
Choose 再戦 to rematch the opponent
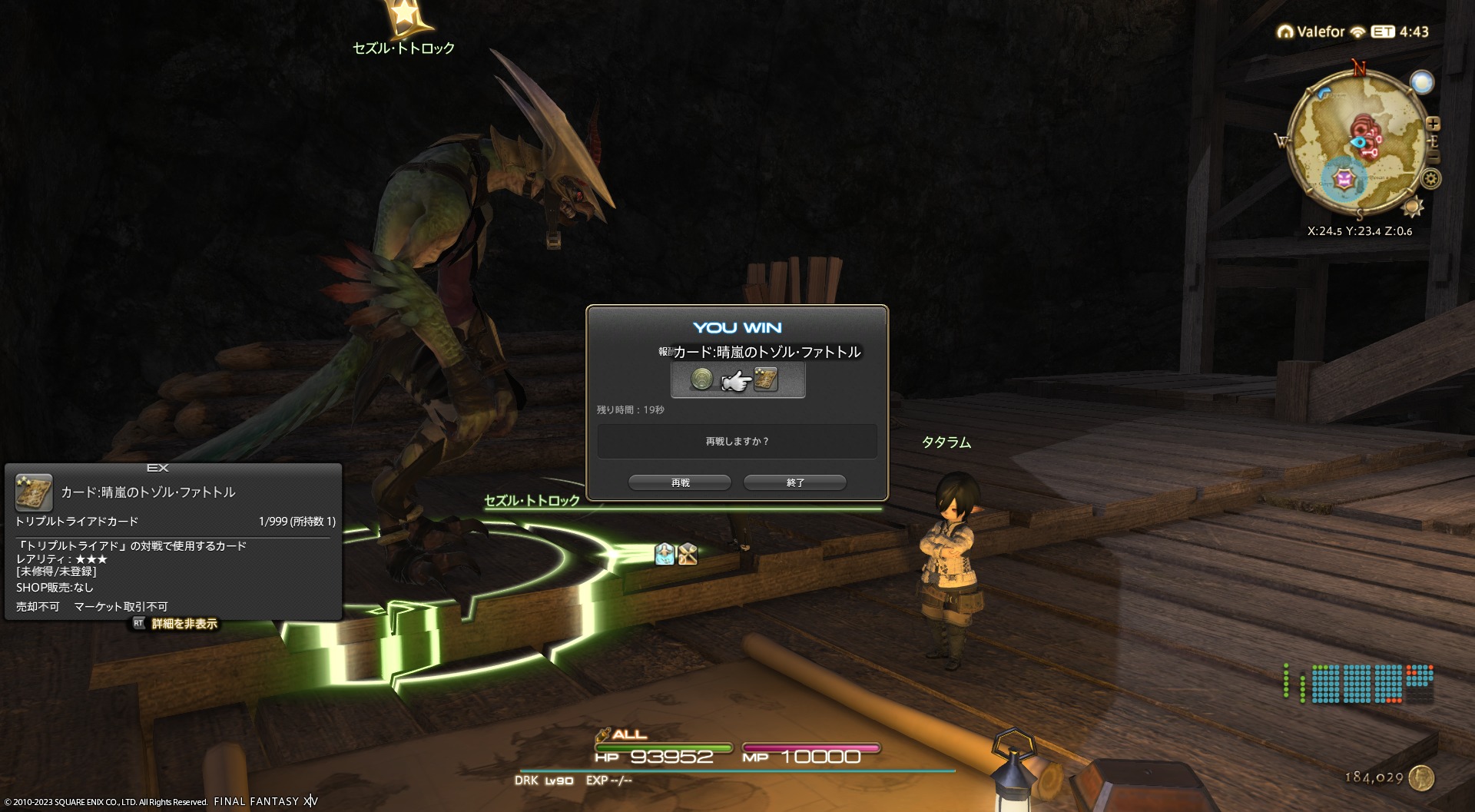tap(680, 482)
